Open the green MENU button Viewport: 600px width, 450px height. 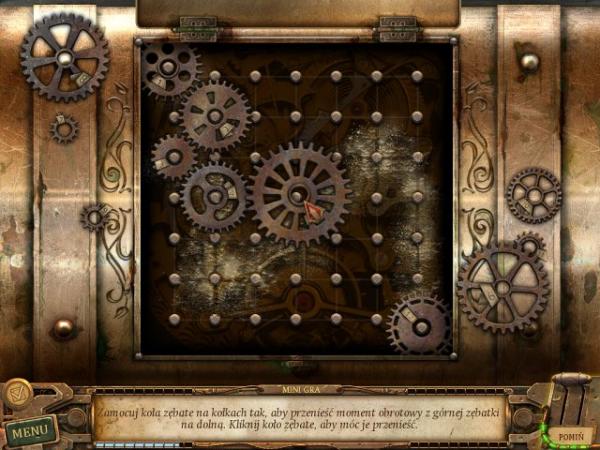click(29, 432)
